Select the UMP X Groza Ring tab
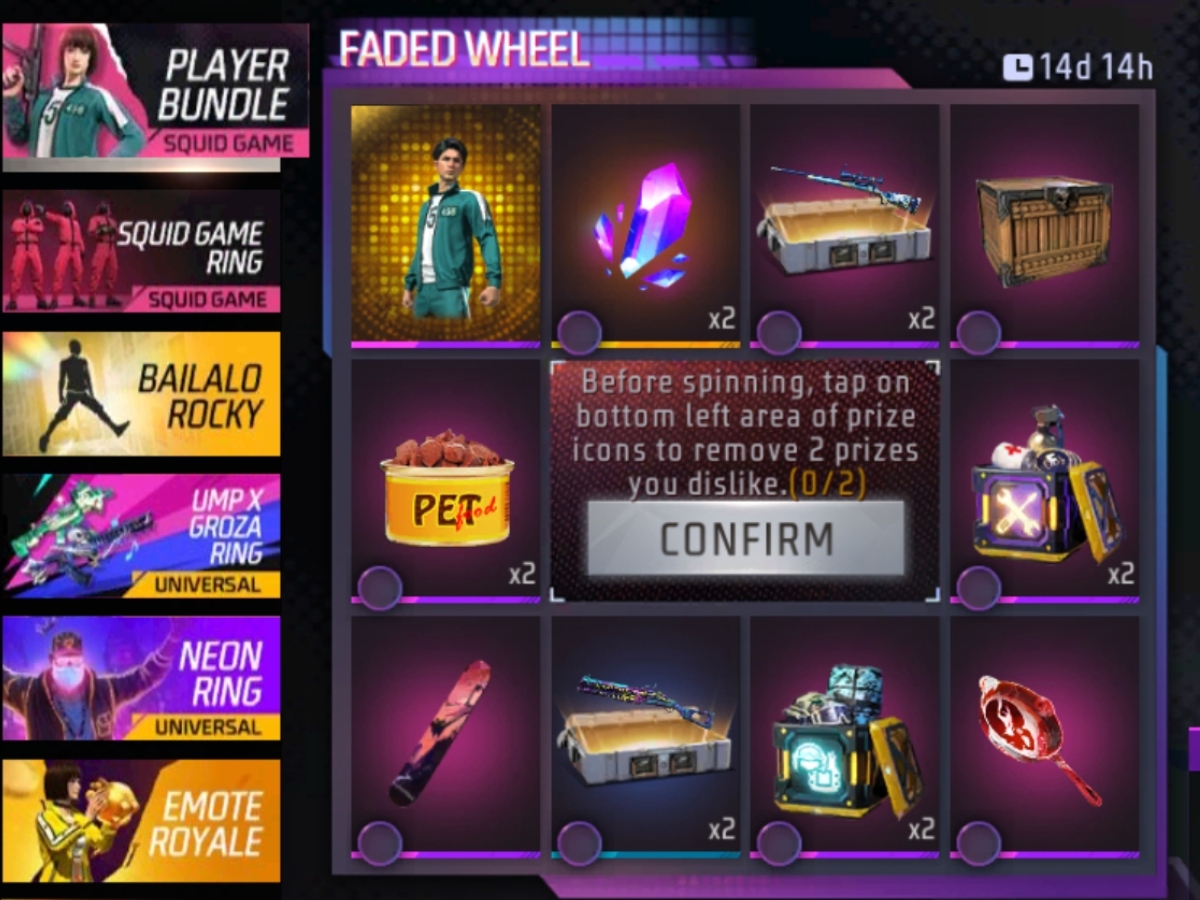 click(141, 536)
